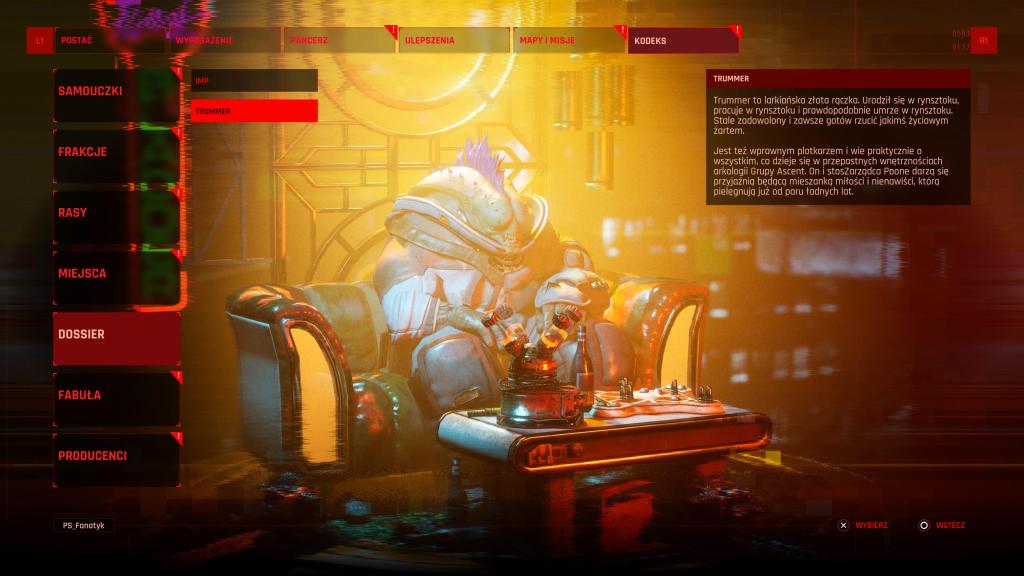Select the Pancerz tab
This screenshot has width=1024, height=576.
click(x=339, y=40)
